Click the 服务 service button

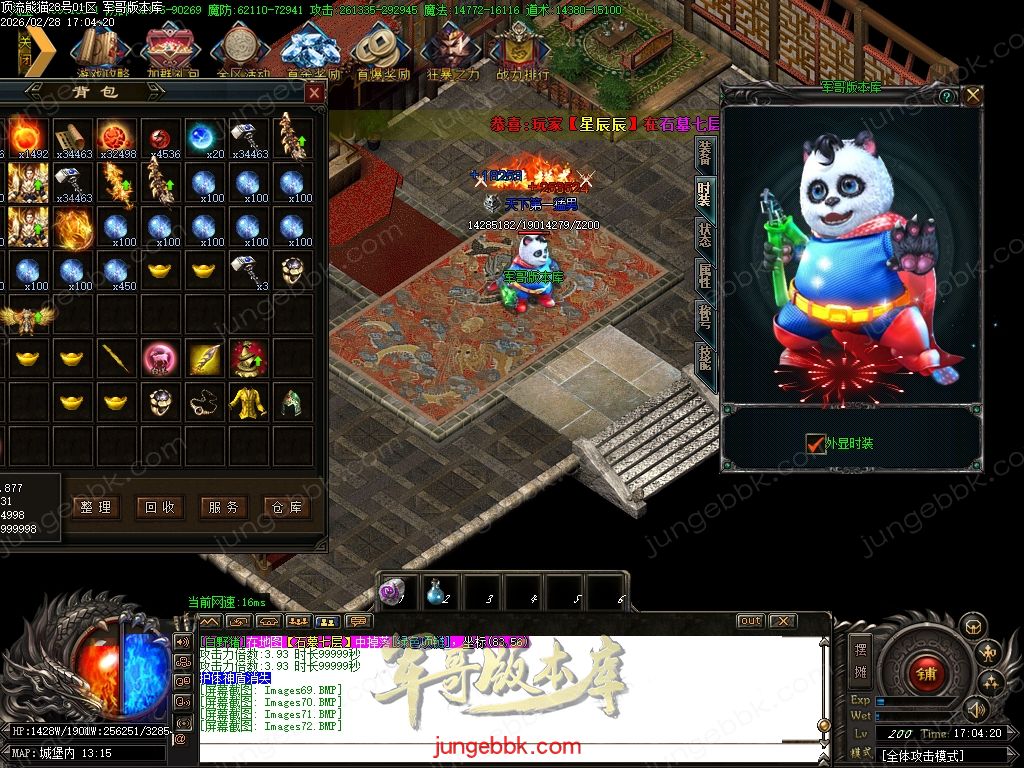pyautogui.click(x=223, y=507)
